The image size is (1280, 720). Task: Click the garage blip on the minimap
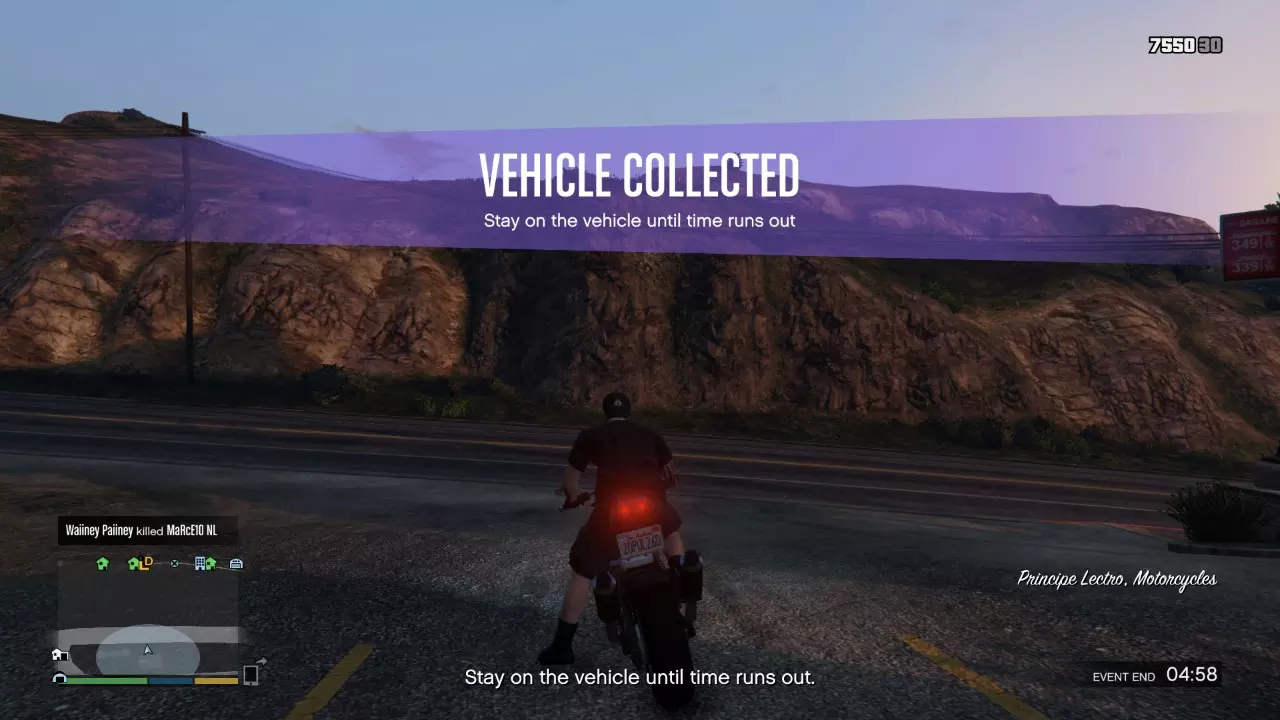coord(236,563)
